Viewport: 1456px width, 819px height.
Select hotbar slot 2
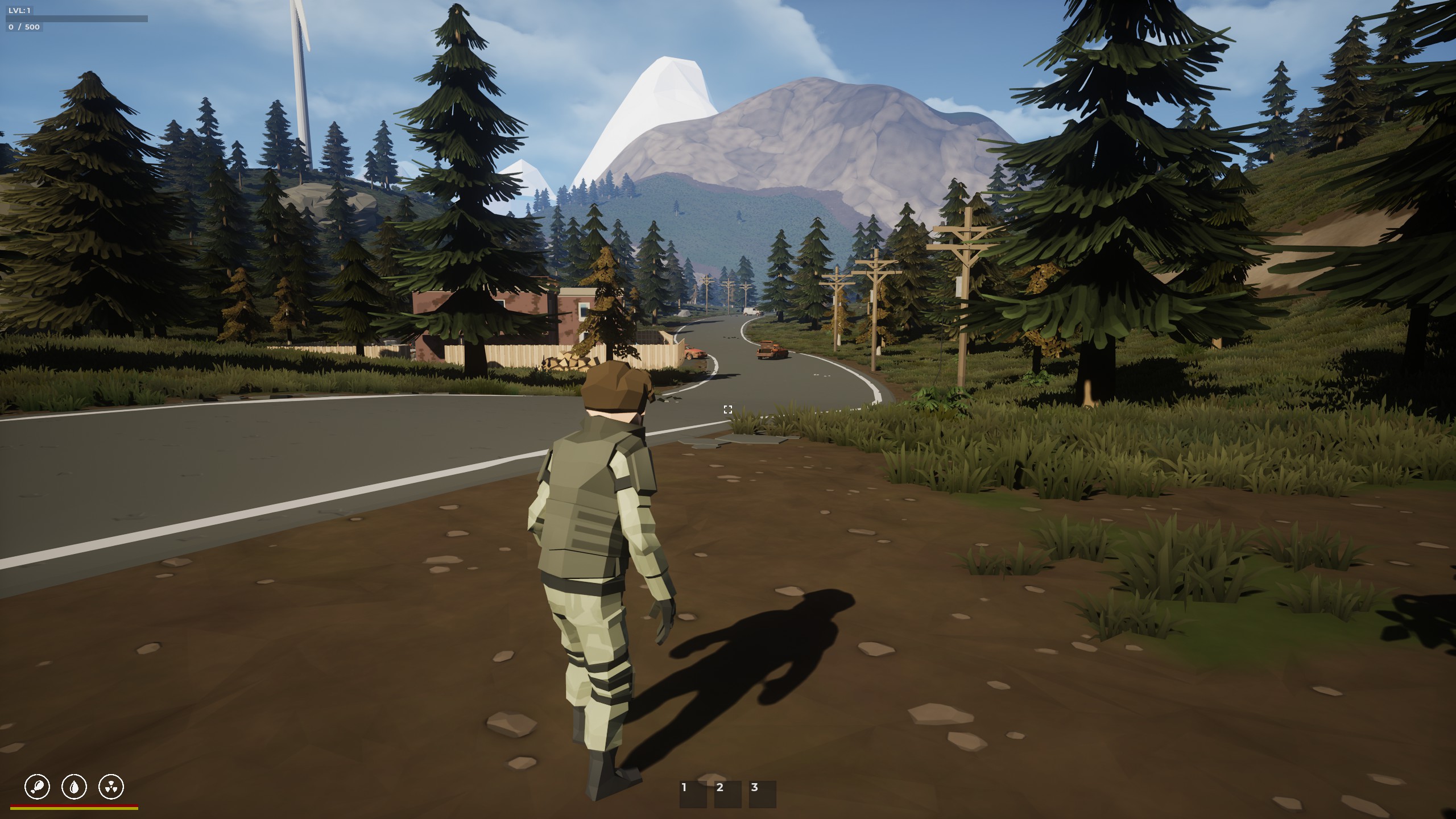[x=728, y=793]
